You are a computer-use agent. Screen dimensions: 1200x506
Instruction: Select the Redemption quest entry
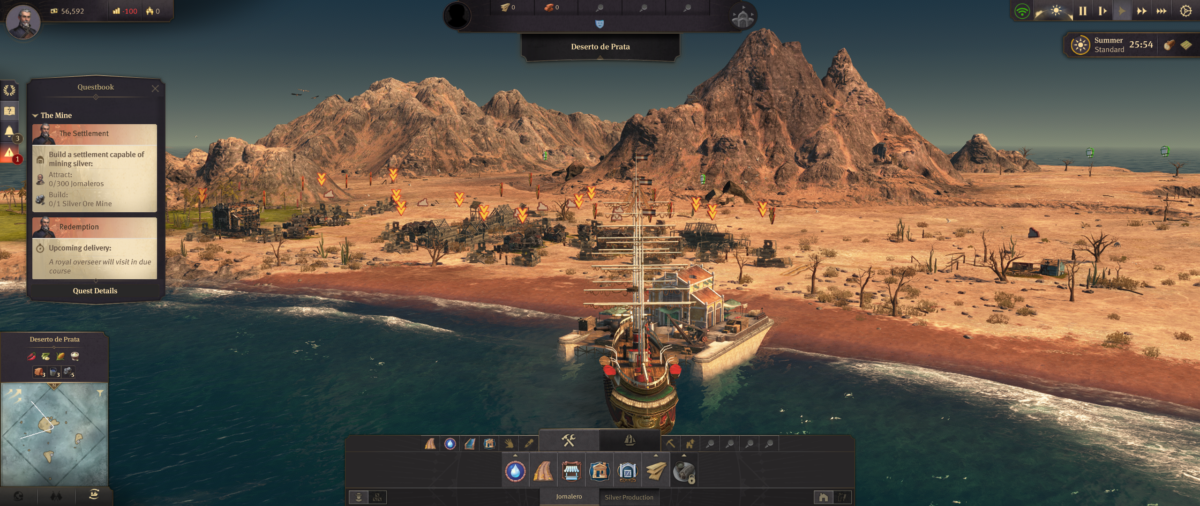tap(96, 227)
